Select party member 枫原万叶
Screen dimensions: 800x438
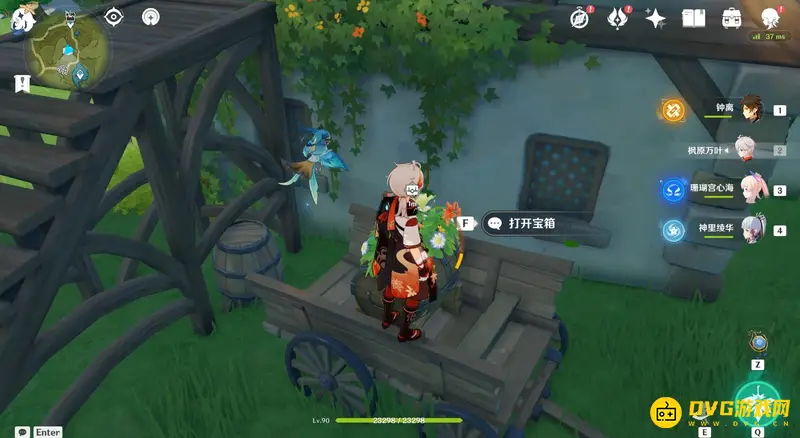[x=748, y=150]
